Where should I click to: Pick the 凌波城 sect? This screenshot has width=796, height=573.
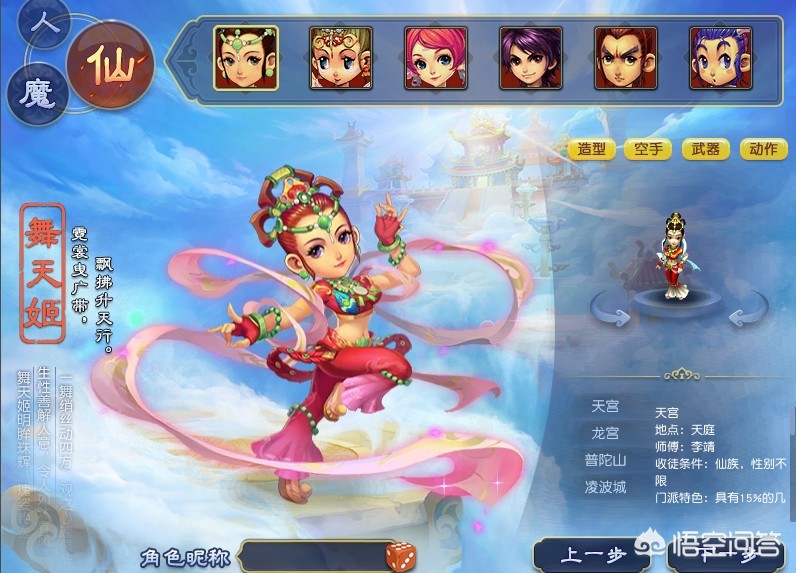(605, 487)
